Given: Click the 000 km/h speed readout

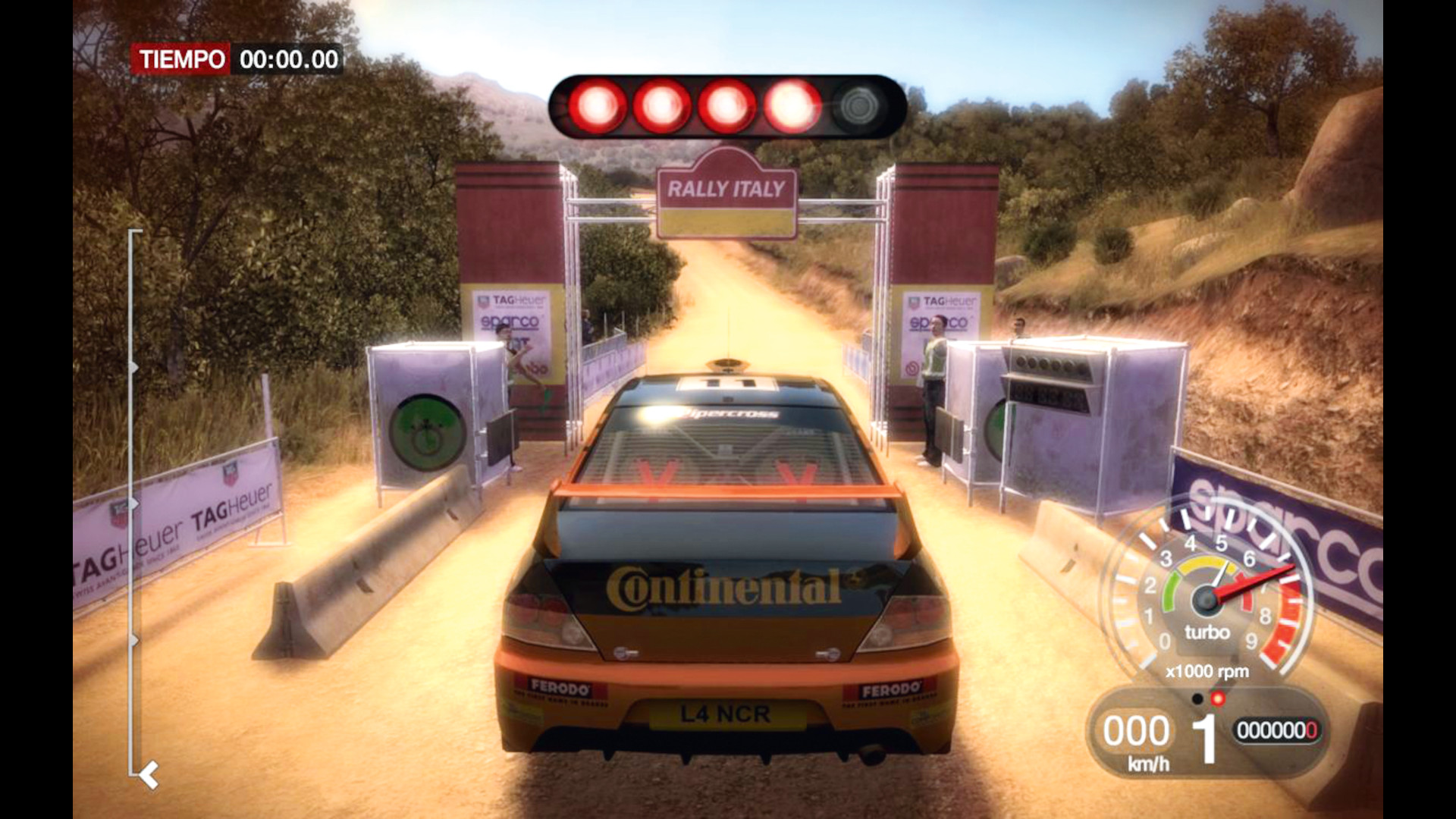Looking at the screenshot, I should coord(1137,730).
